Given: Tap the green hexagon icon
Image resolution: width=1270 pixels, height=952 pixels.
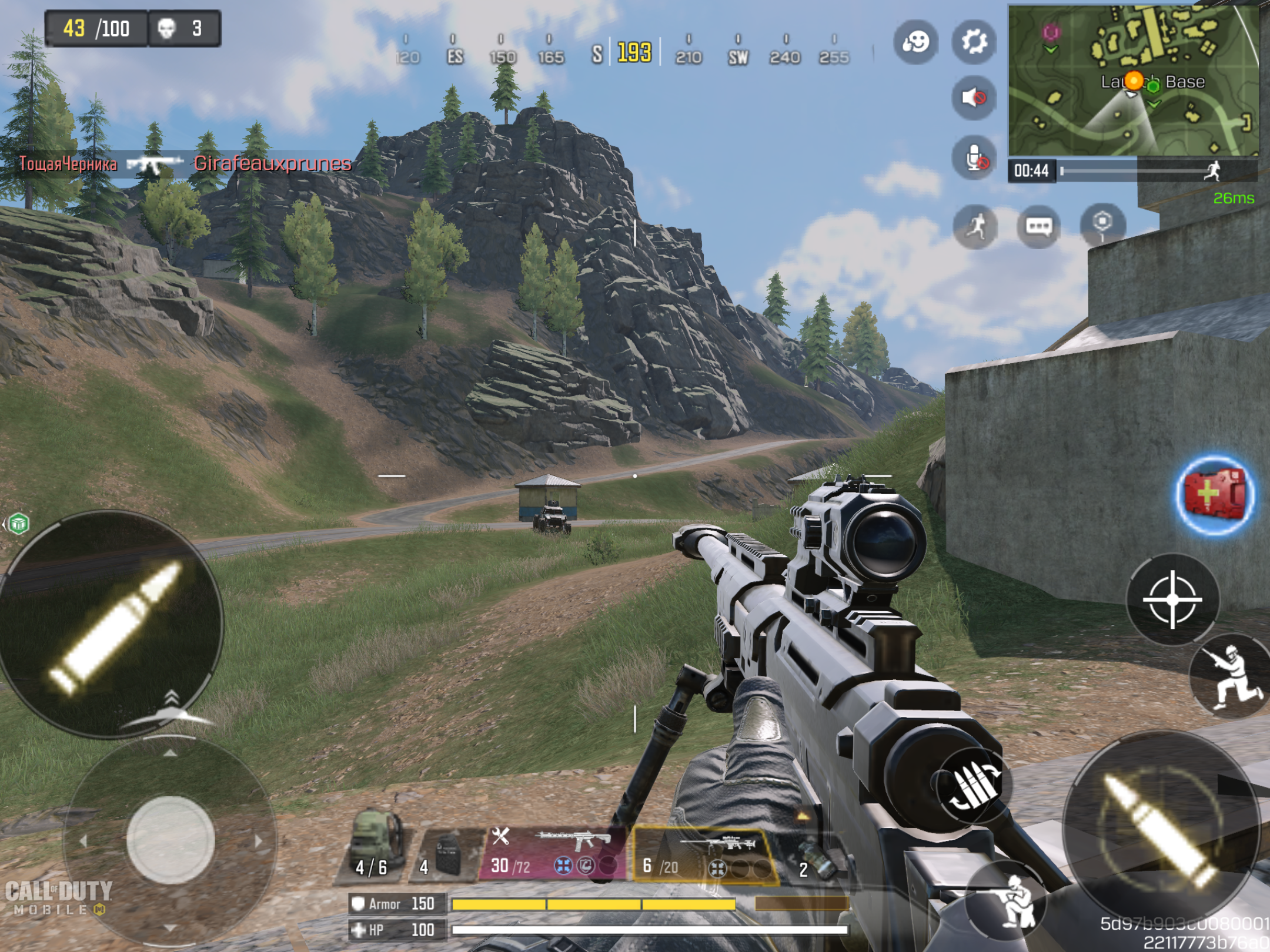Looking at the screenshot, I should 19,523.
